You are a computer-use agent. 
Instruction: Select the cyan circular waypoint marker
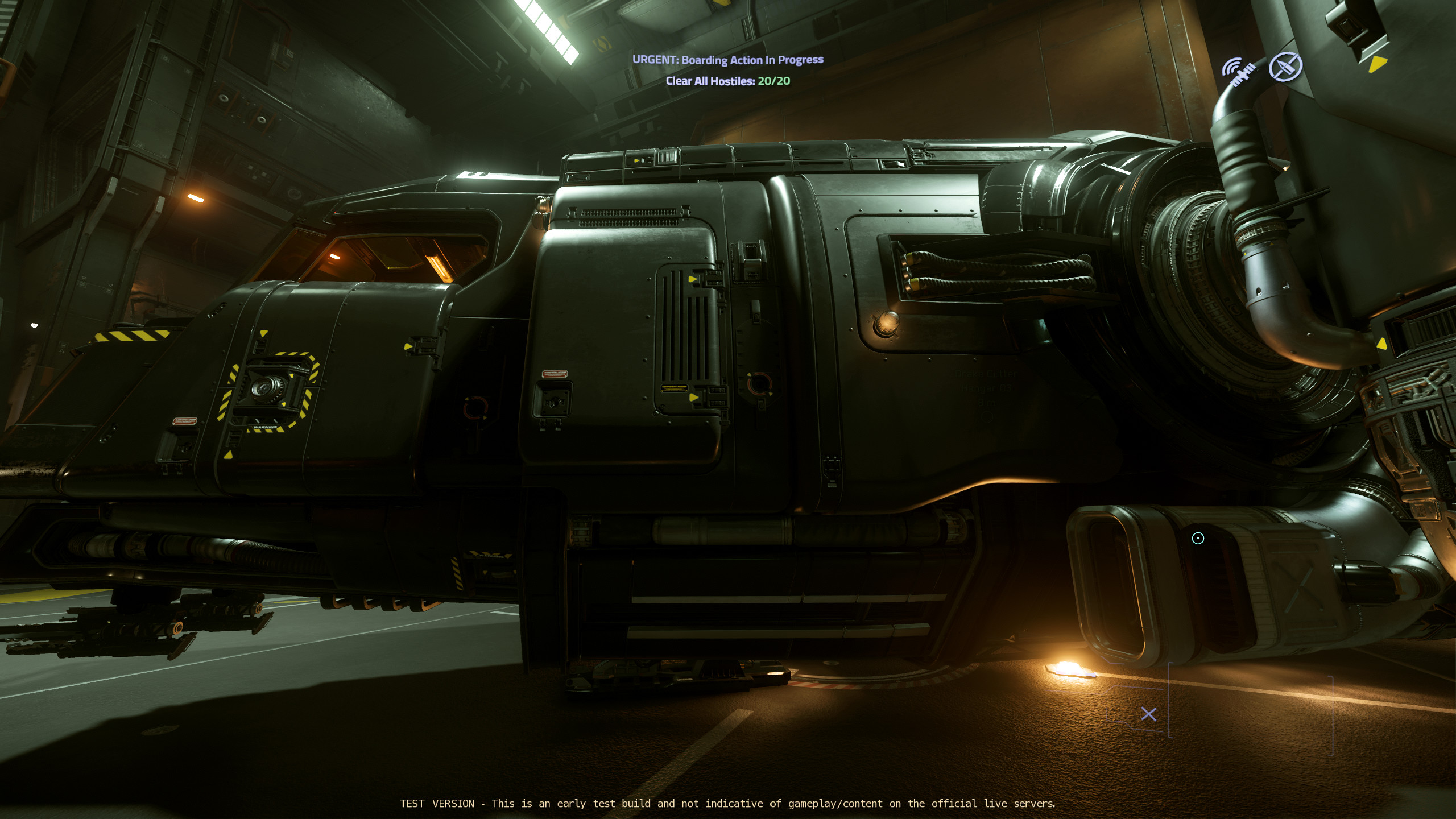coord(1198,538)
